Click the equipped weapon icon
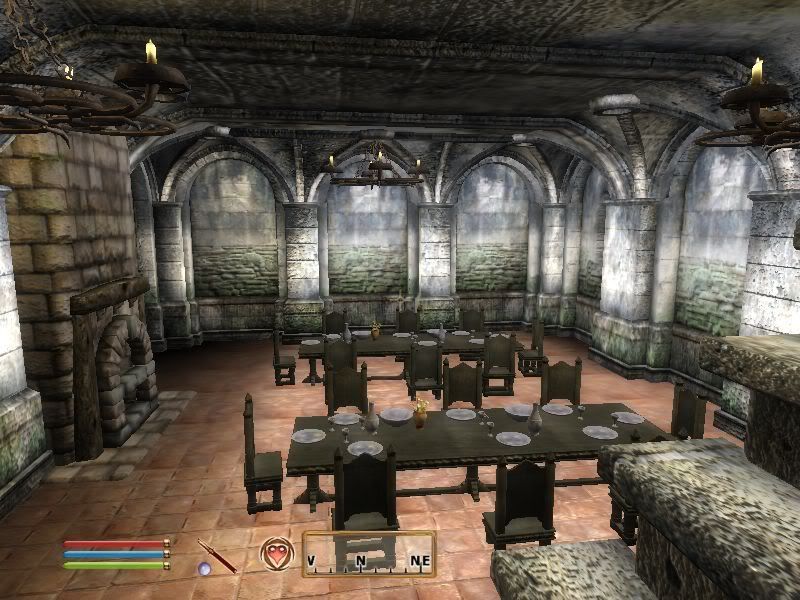Screen dimensions: 800x600 217,555
